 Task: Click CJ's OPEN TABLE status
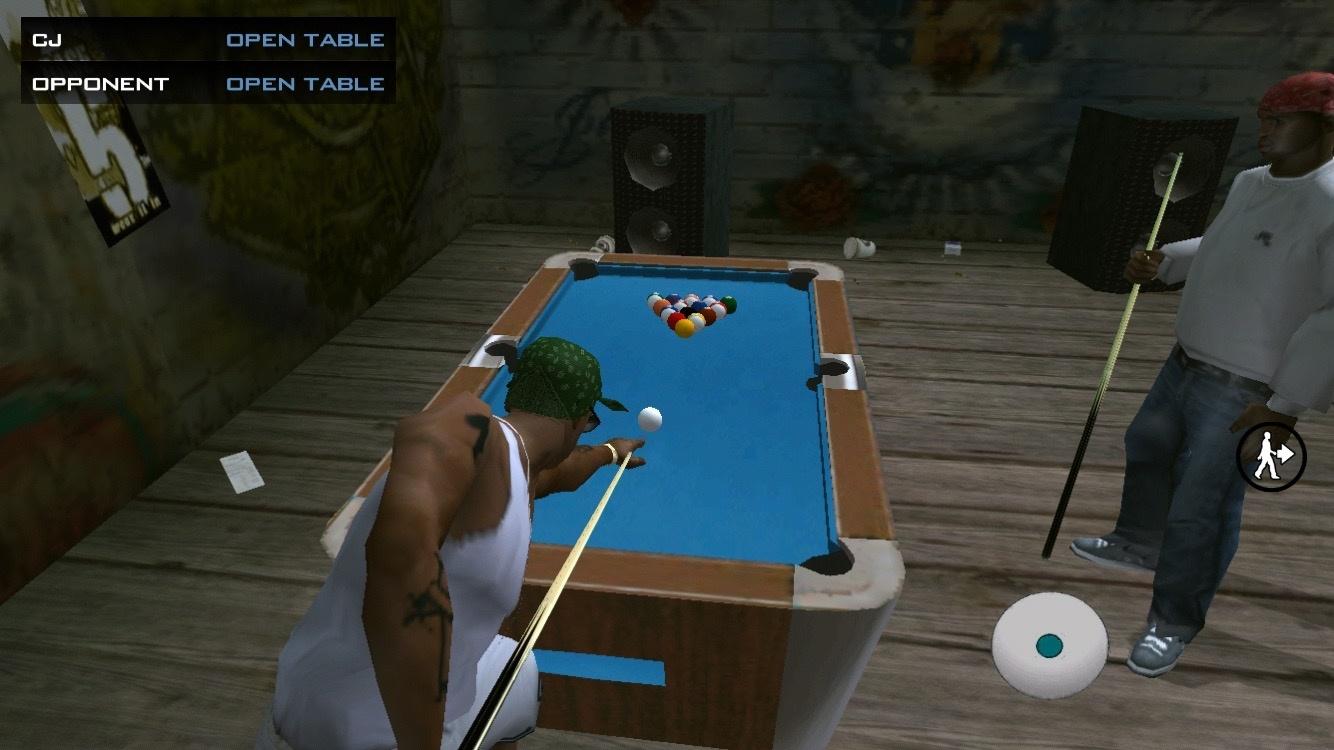point(305,40)
